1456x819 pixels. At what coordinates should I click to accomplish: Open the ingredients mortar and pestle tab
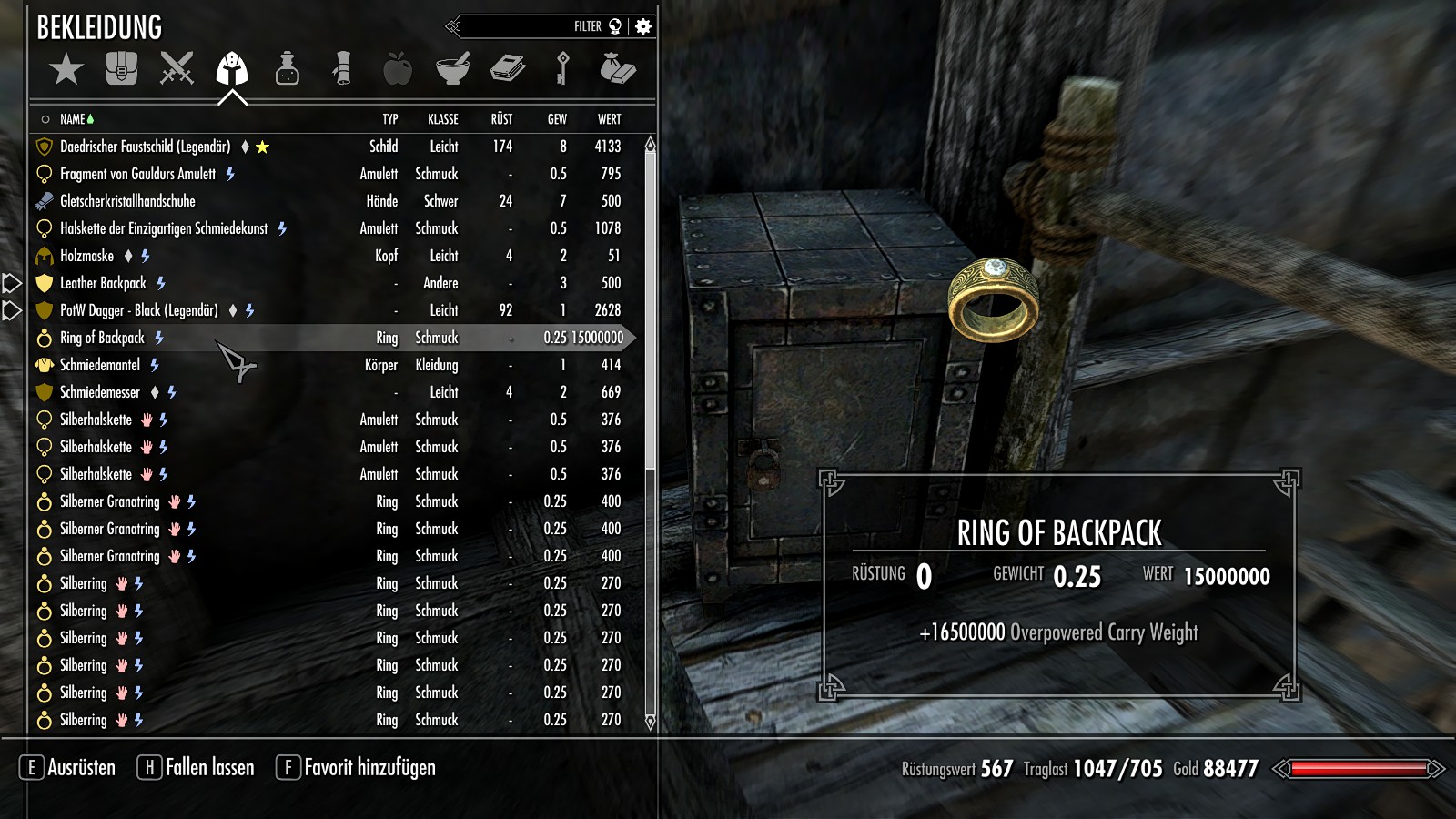[x=452, y=69]
